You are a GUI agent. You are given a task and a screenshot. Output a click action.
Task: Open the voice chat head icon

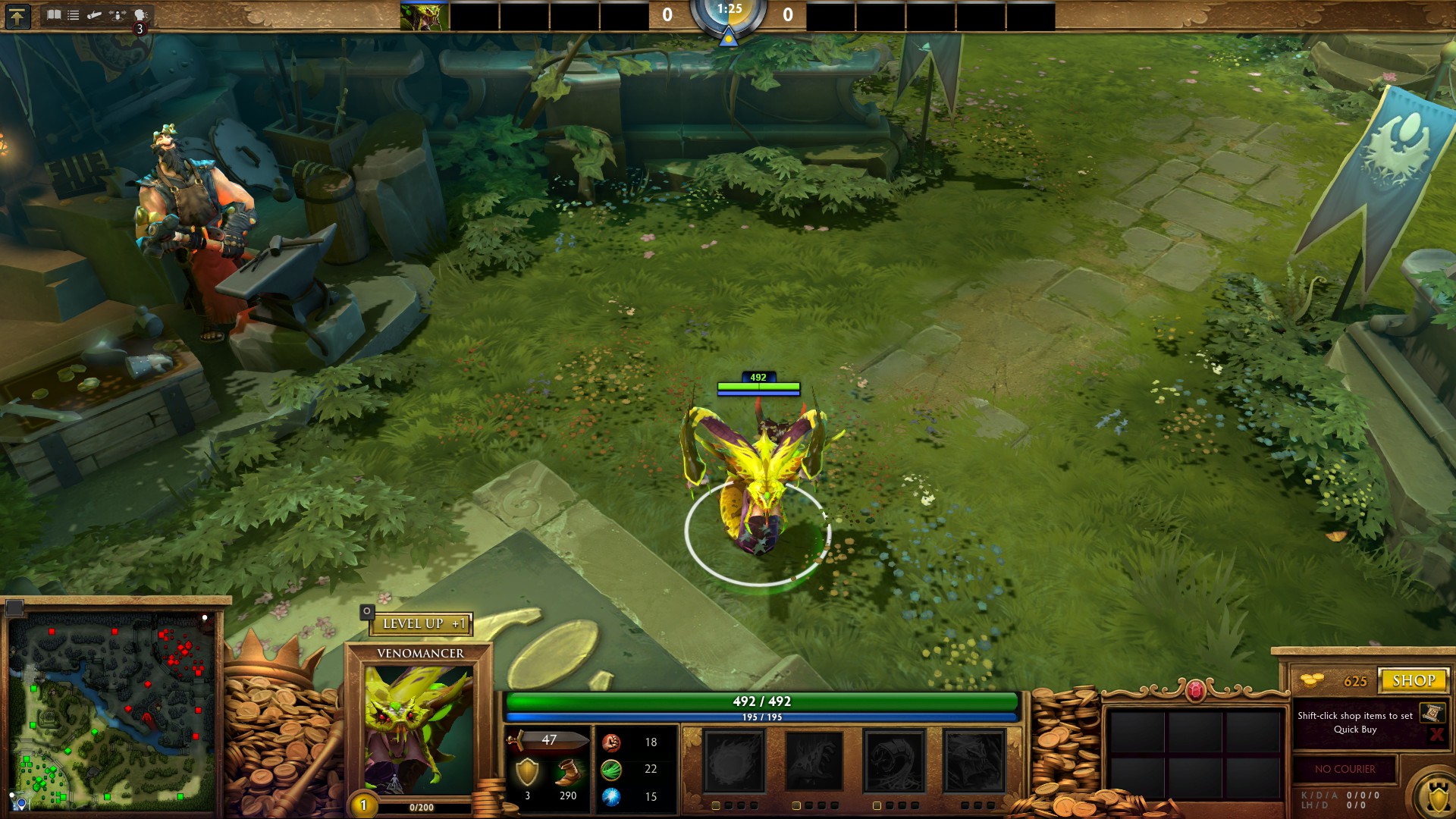pos(140,14)
